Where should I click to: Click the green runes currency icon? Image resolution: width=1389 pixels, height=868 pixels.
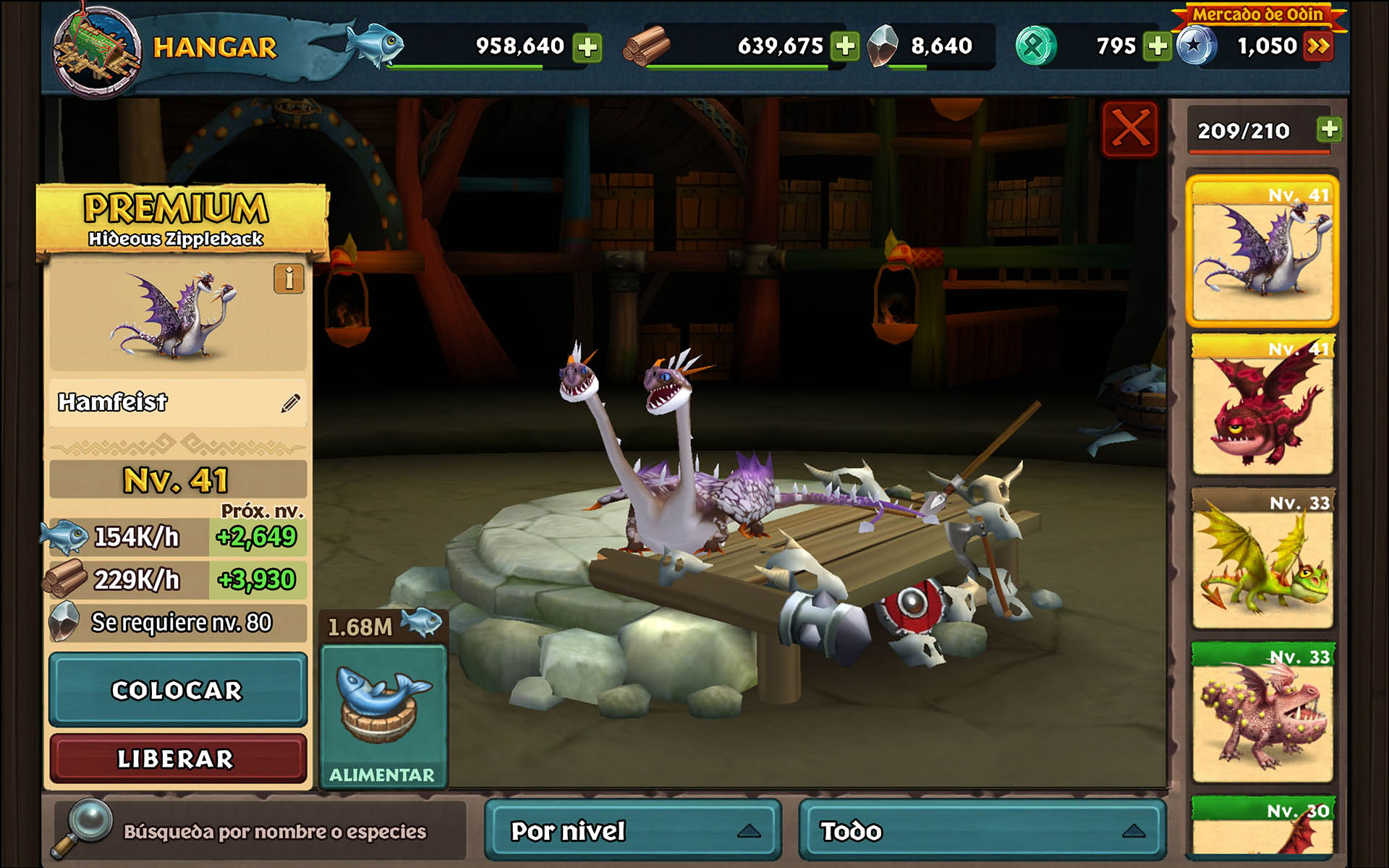[x=1038, y=45]
